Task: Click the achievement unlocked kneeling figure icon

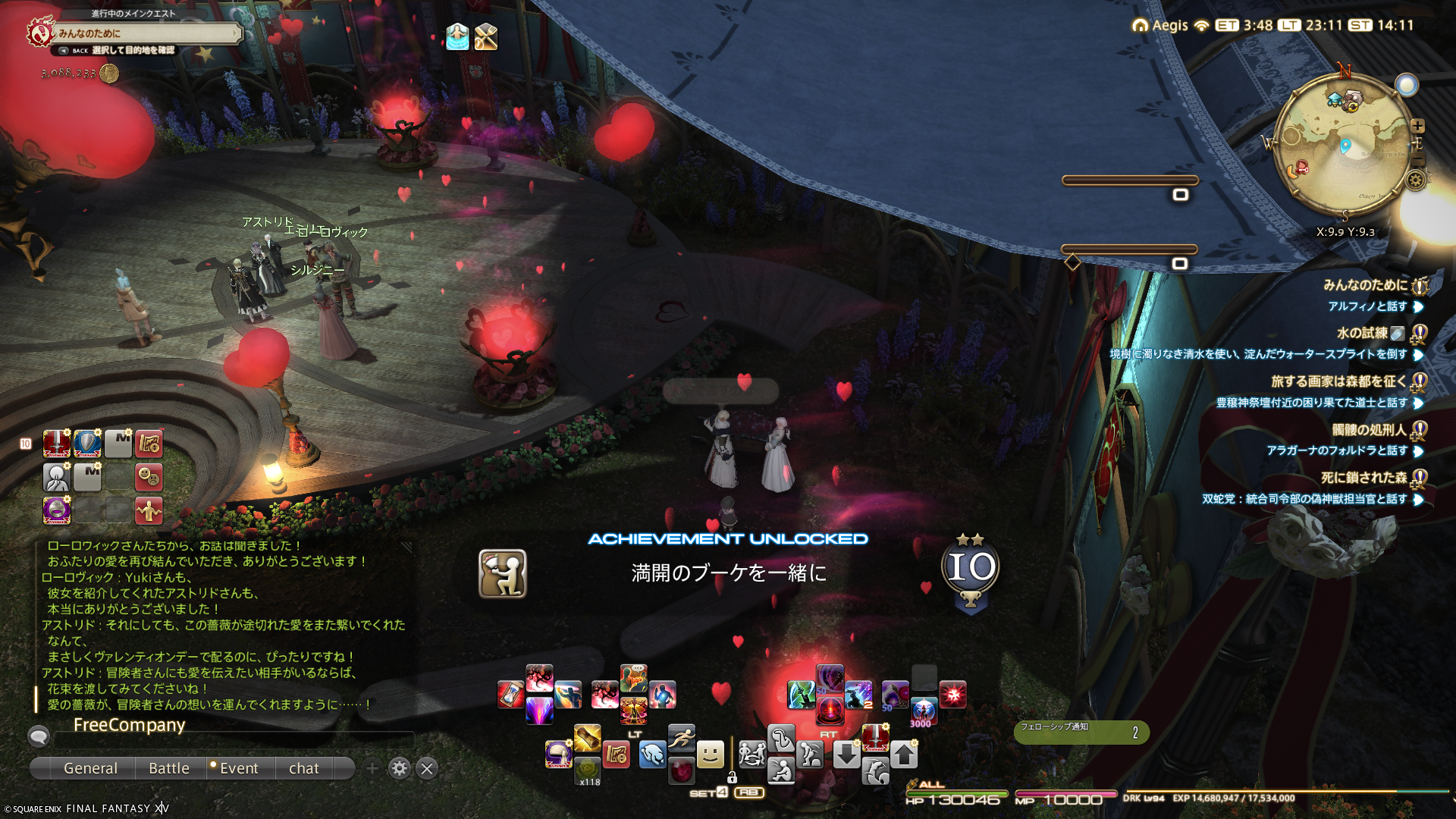Action: point(502,573)
